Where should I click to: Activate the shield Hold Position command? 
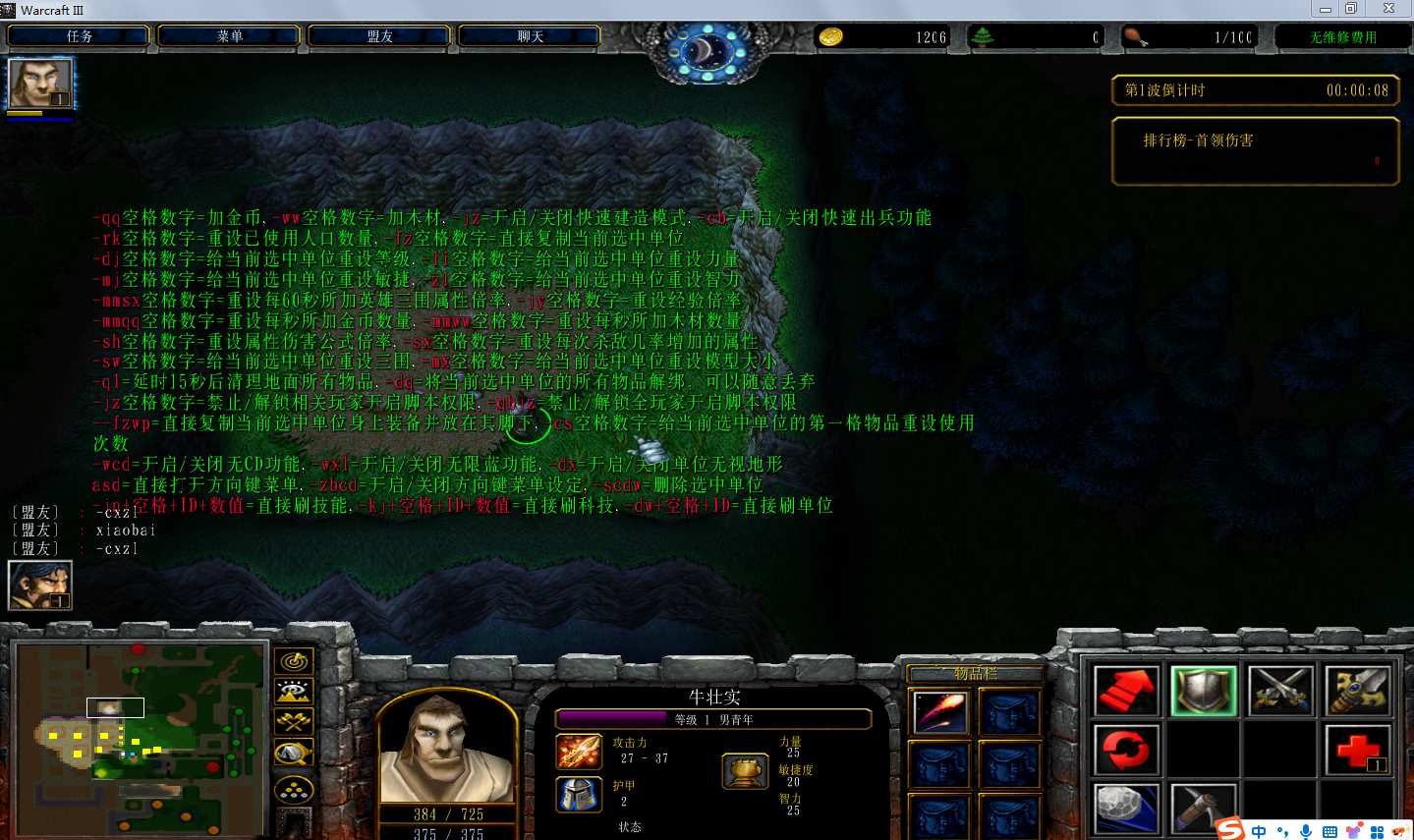tap(1204, 691)
